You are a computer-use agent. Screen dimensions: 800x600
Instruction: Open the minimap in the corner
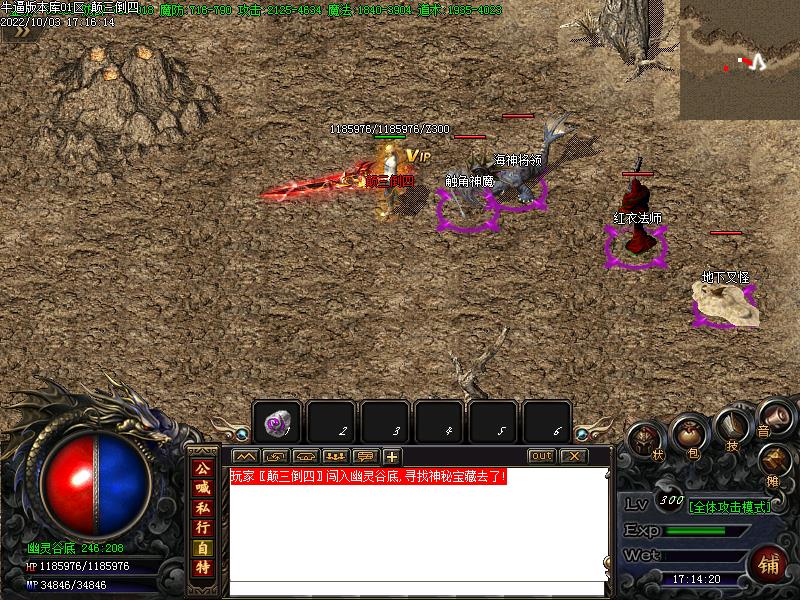[740, 60]
